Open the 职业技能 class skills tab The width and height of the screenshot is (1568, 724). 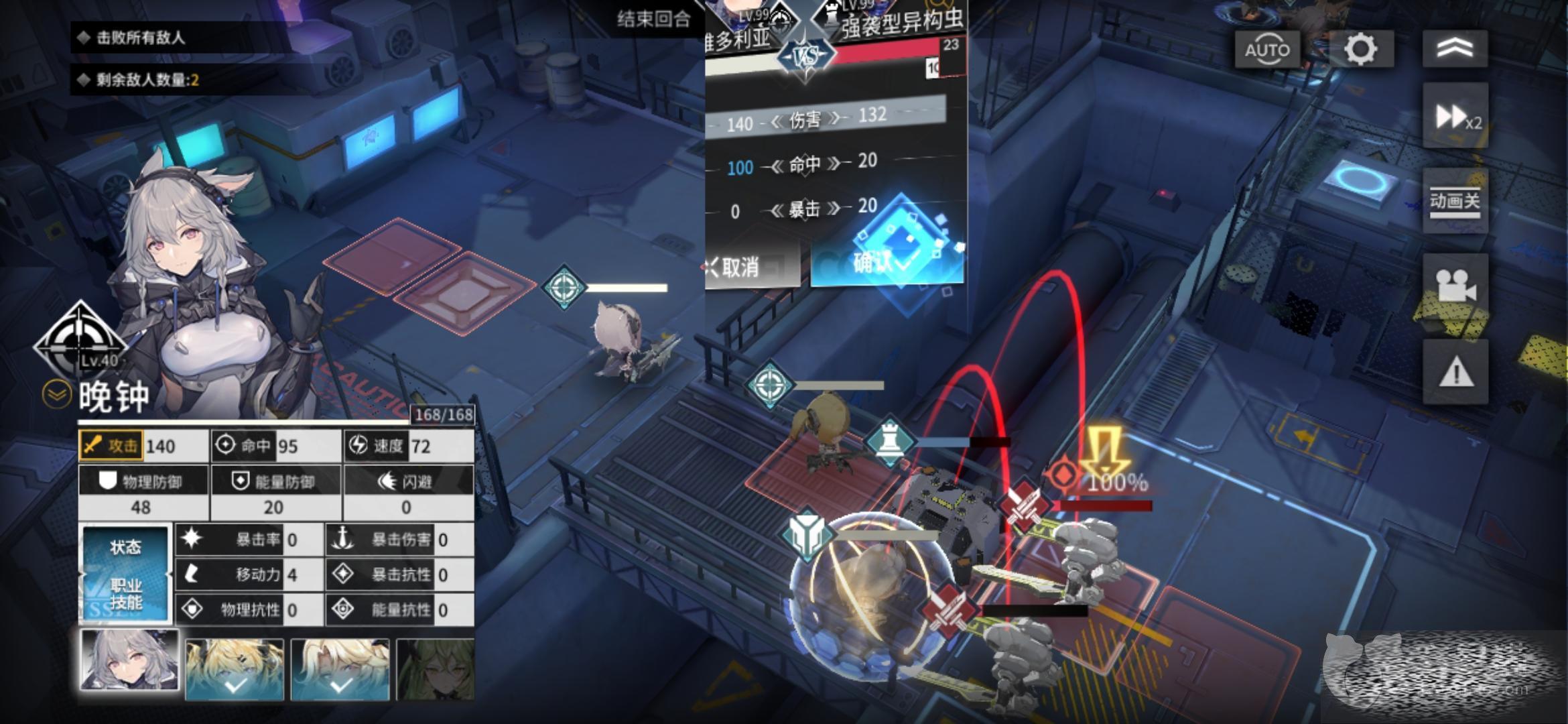125,594
